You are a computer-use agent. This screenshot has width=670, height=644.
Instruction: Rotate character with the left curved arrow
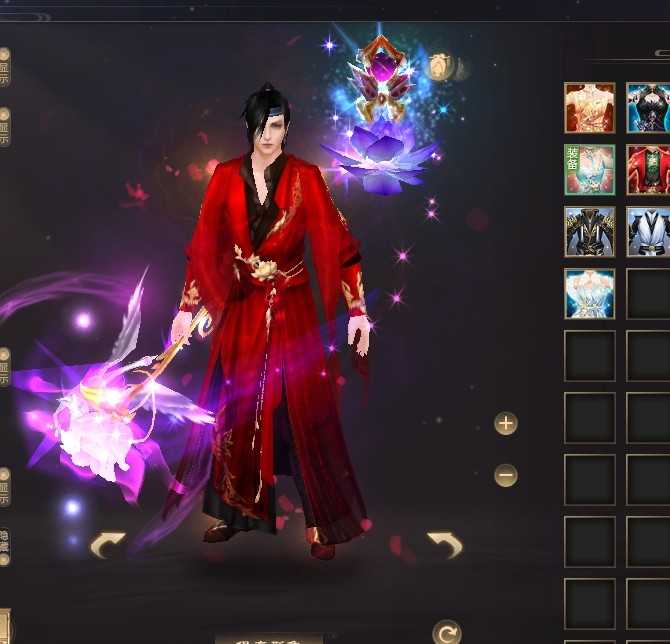pos(108,545)
